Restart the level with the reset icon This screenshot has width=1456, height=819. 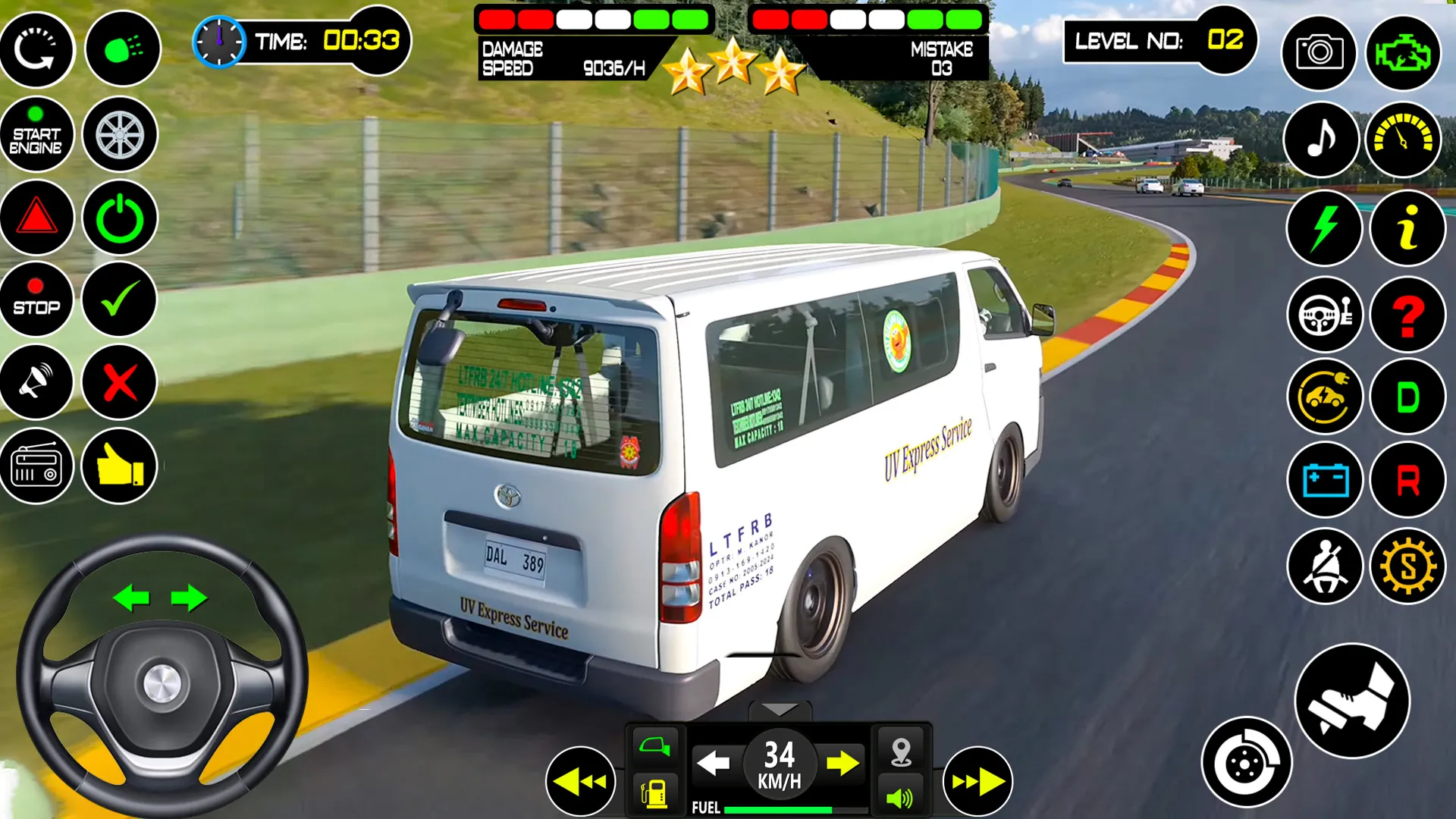37,49
